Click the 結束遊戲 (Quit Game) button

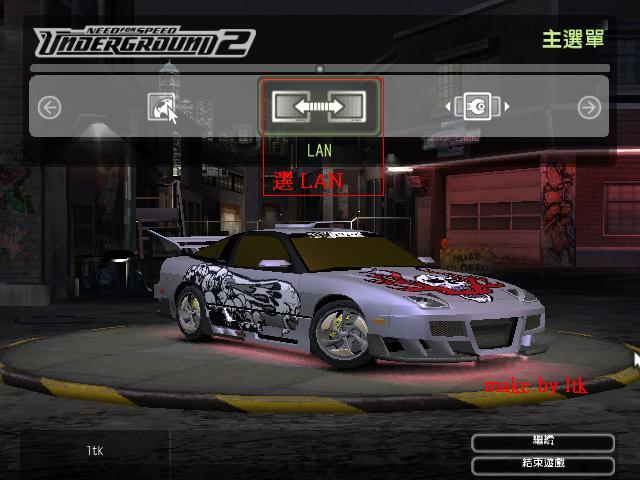coord(542,464)
